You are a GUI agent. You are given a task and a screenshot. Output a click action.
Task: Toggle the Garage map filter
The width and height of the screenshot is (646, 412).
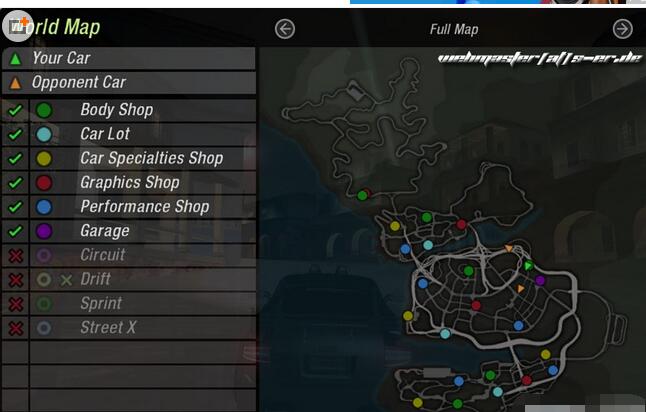pyautogui.click(x=15, y=231)
